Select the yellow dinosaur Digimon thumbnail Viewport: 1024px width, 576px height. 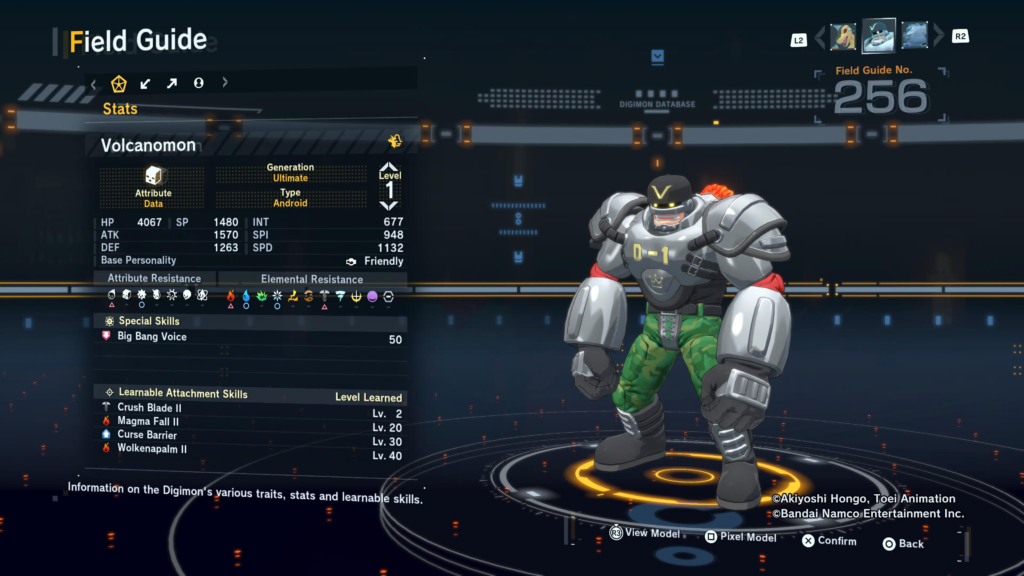point(843,37)
